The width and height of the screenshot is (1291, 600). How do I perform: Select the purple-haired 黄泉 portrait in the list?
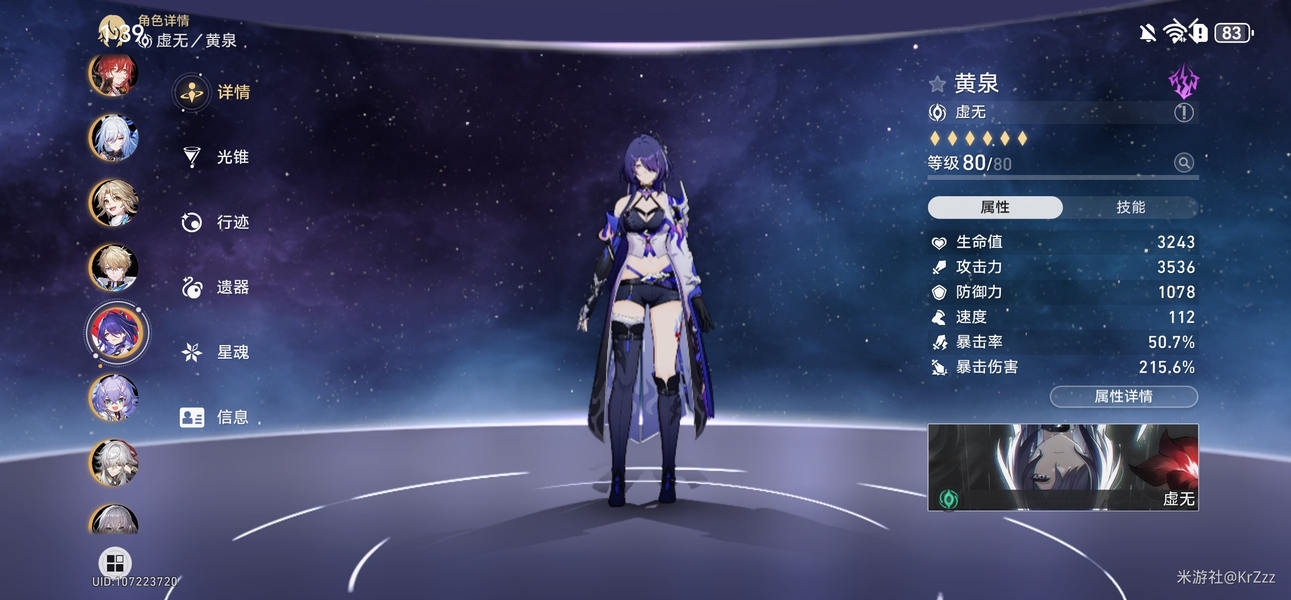116,333
